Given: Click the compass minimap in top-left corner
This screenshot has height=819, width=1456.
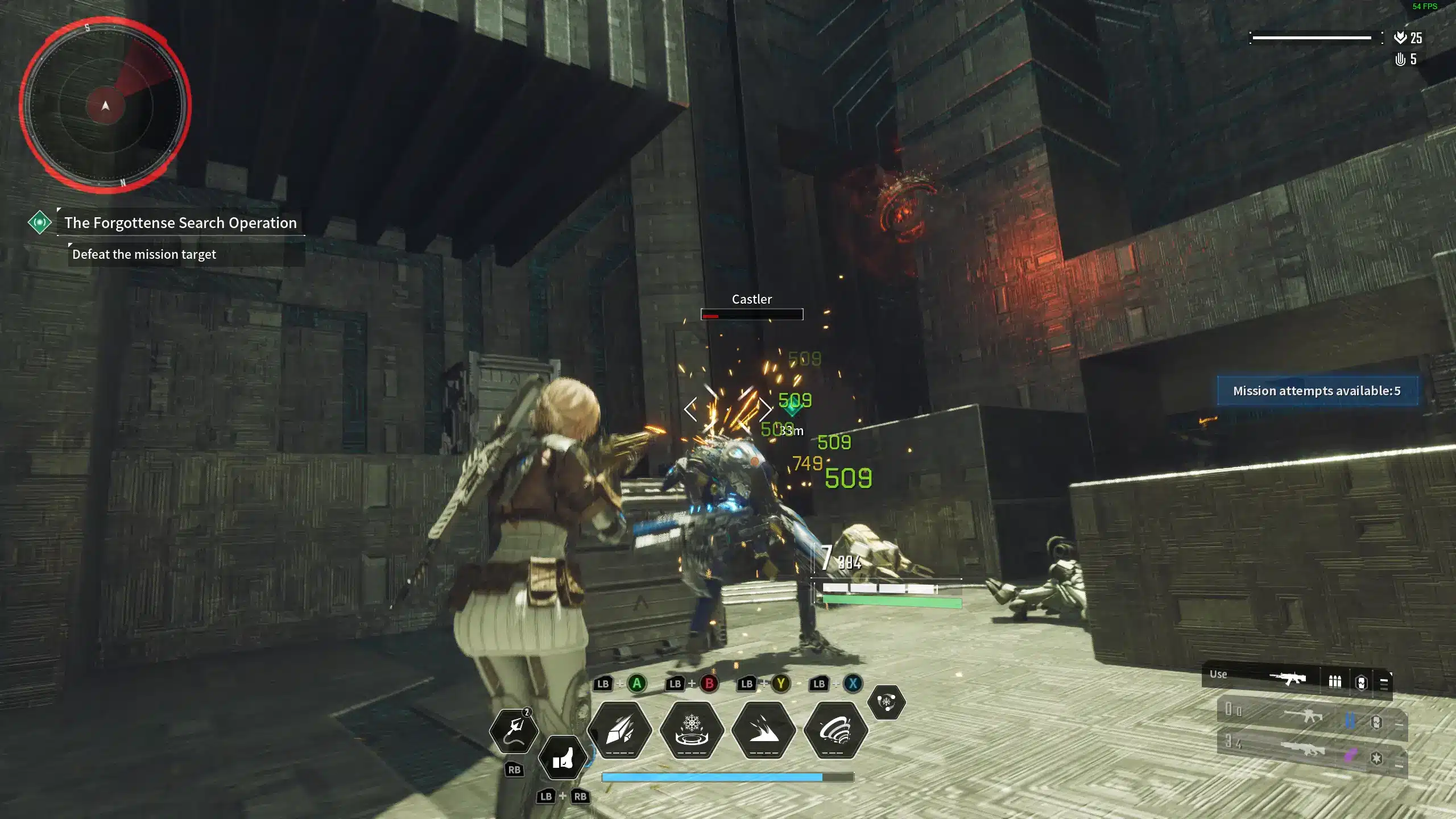Looking at the screenshot, I should [x=105, y=106].
